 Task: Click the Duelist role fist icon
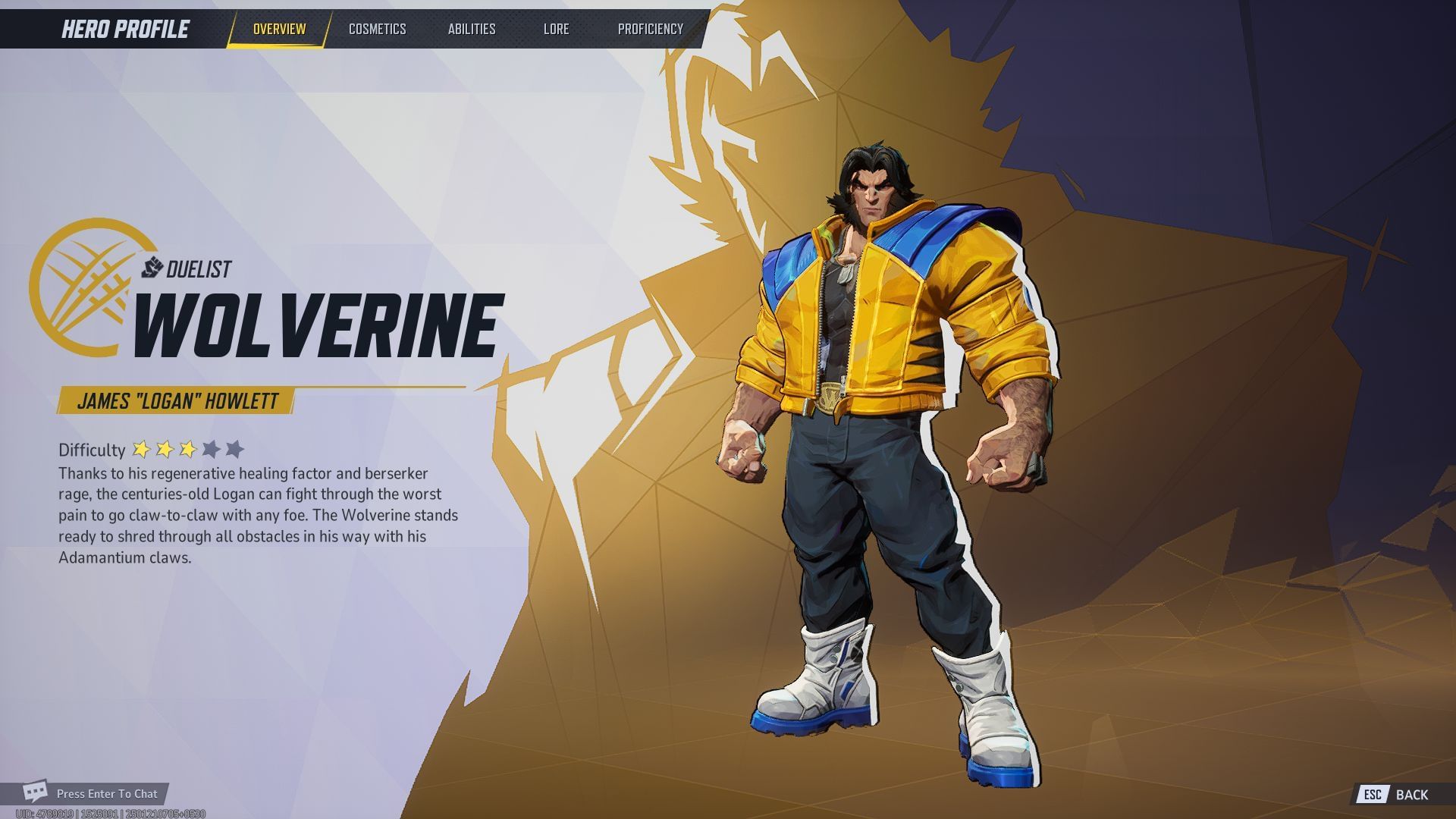click(151, 267)
